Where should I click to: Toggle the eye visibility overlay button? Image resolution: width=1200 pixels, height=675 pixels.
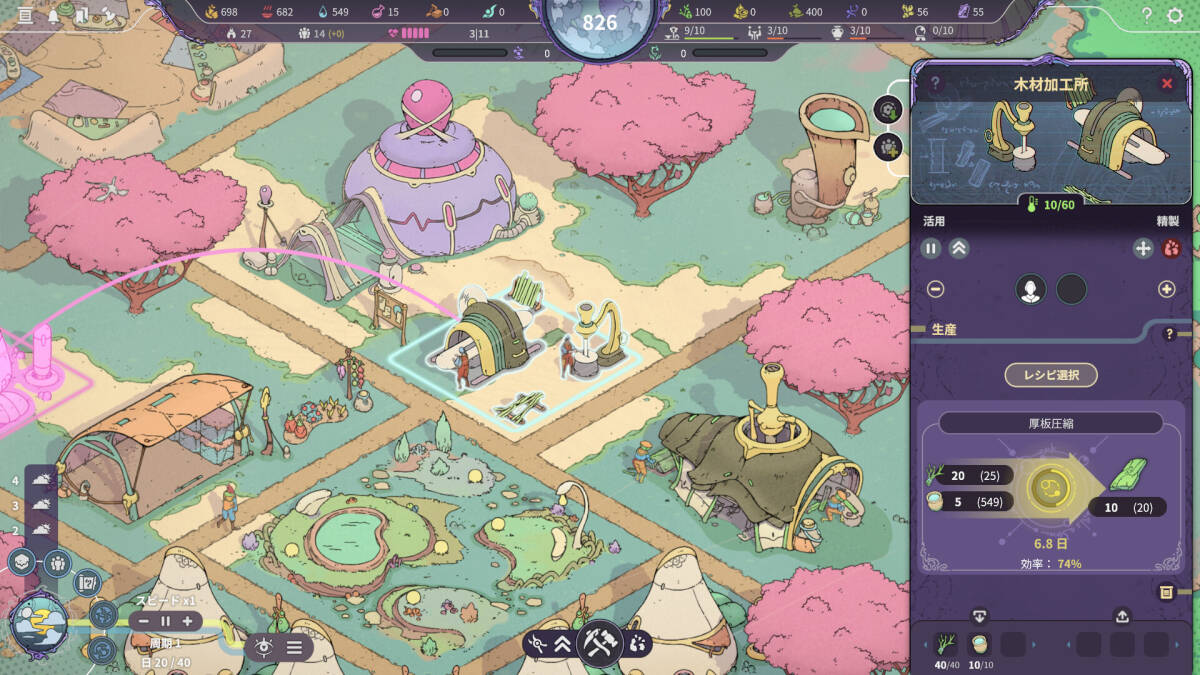[265, 647]
